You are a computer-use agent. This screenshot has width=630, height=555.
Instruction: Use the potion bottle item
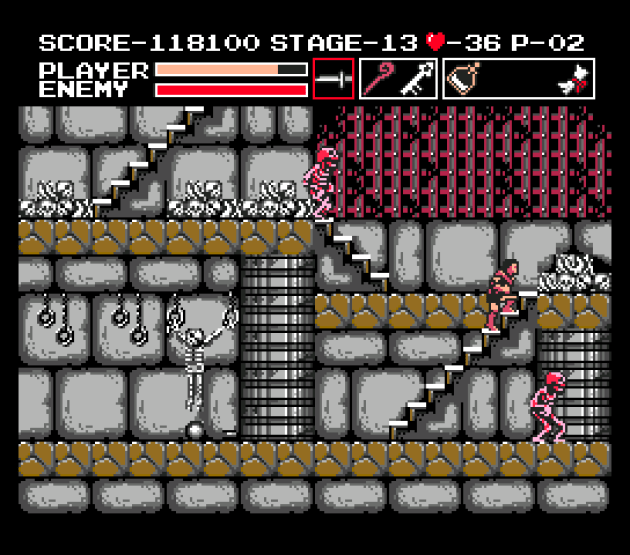(463, 80)
